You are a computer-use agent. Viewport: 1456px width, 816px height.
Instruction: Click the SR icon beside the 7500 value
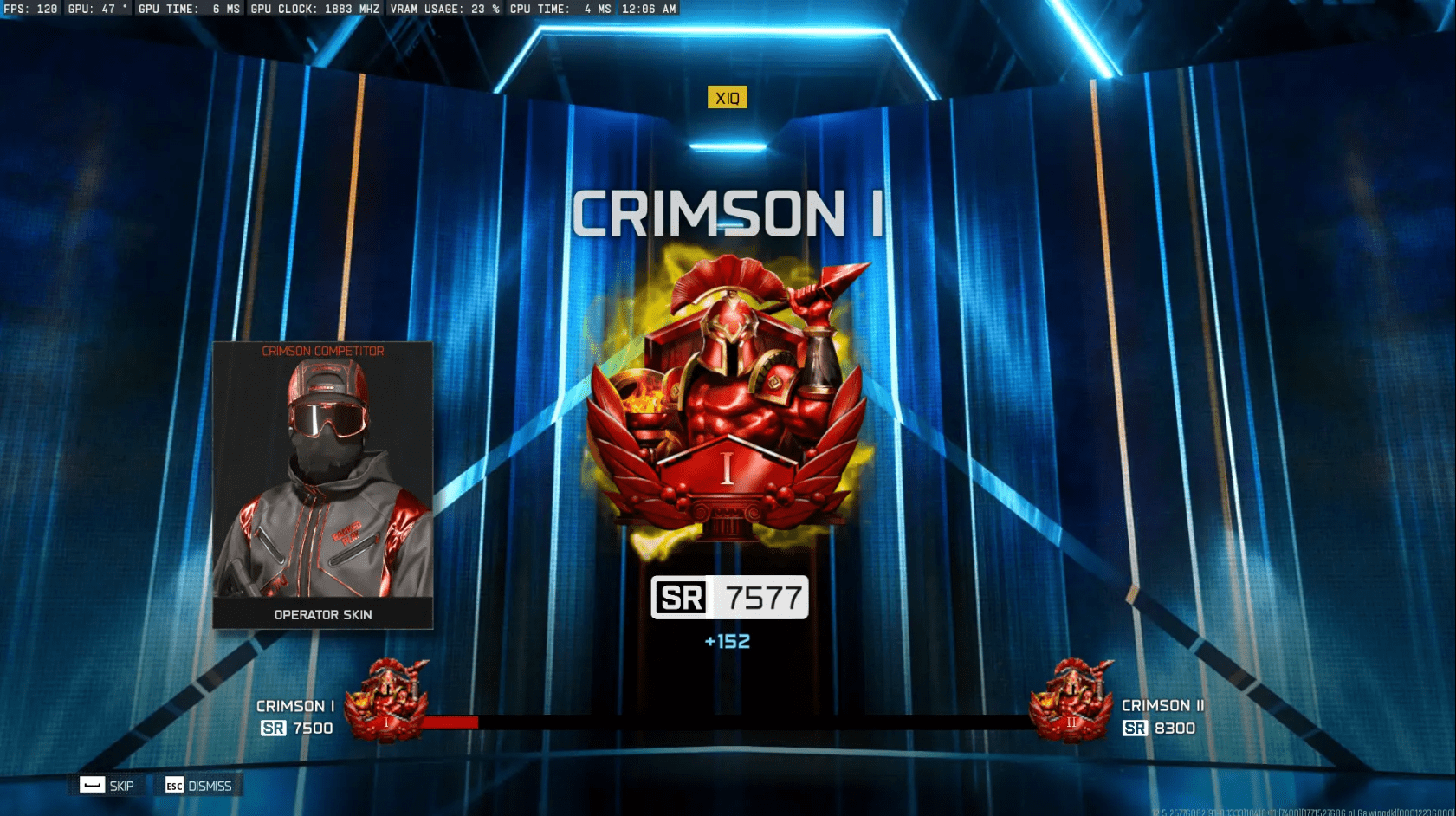pyautogui.click(x=274, y=729)
